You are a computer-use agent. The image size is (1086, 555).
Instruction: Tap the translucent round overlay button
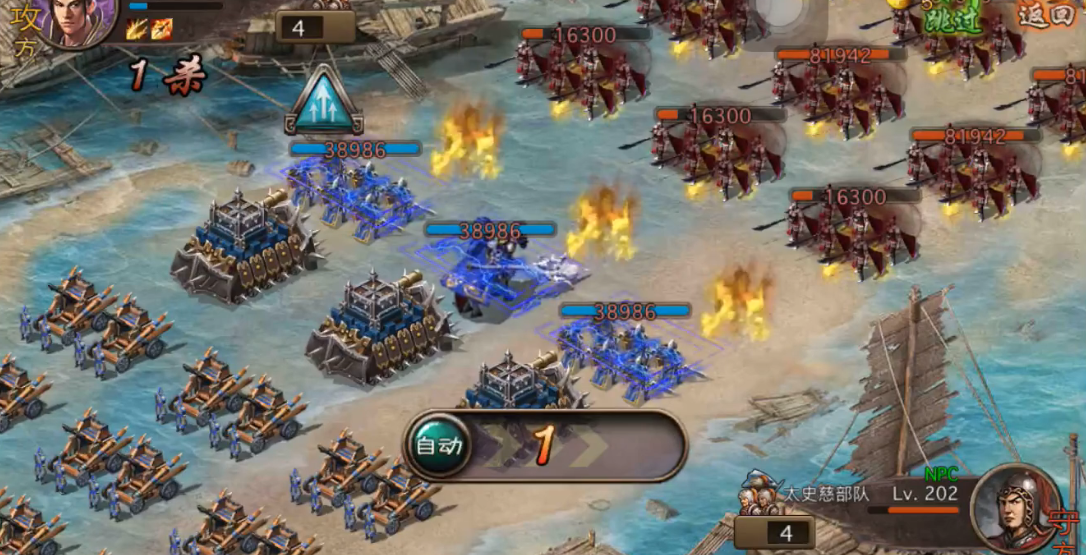[781, 12]
